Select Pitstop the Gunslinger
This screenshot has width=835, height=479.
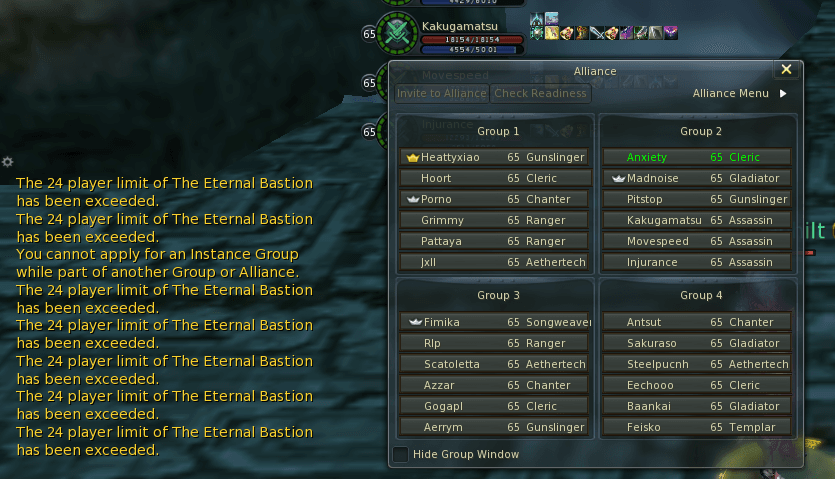696,199
